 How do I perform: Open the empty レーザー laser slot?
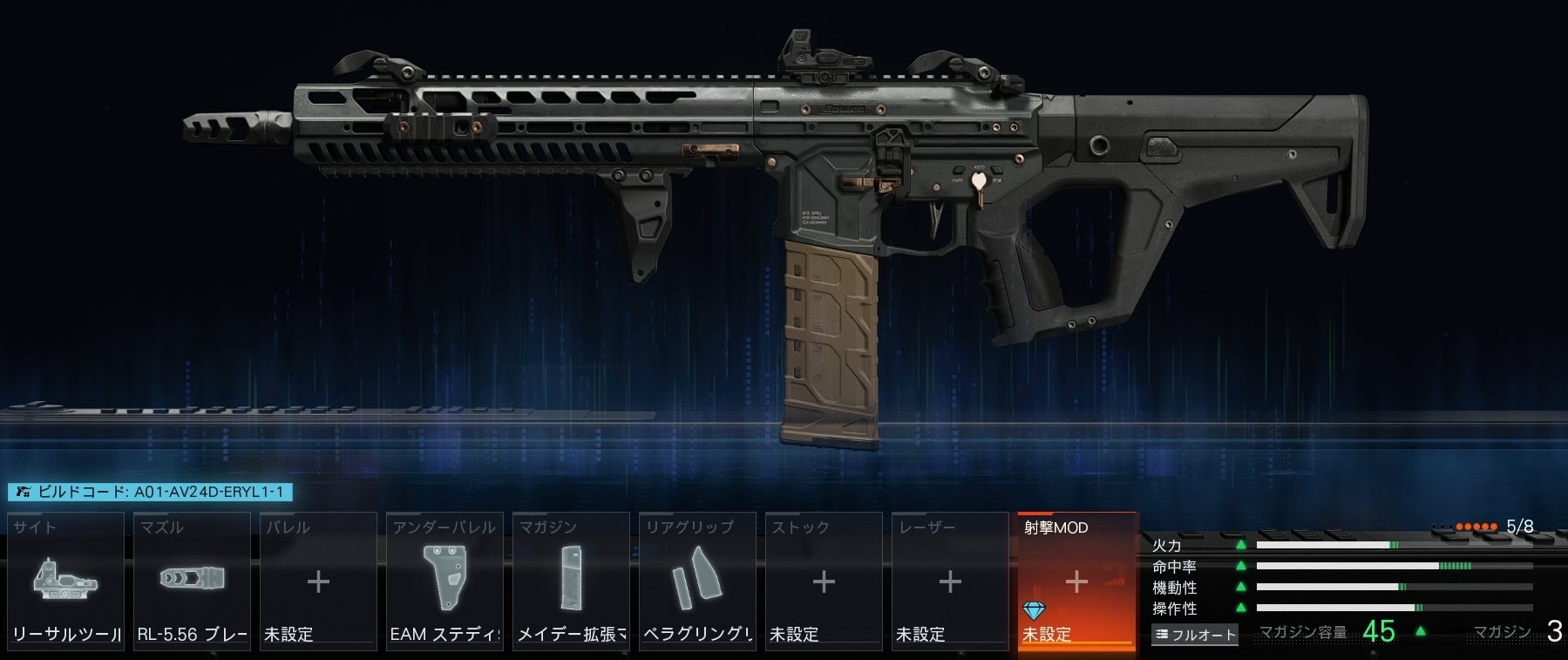click(950, 582)
